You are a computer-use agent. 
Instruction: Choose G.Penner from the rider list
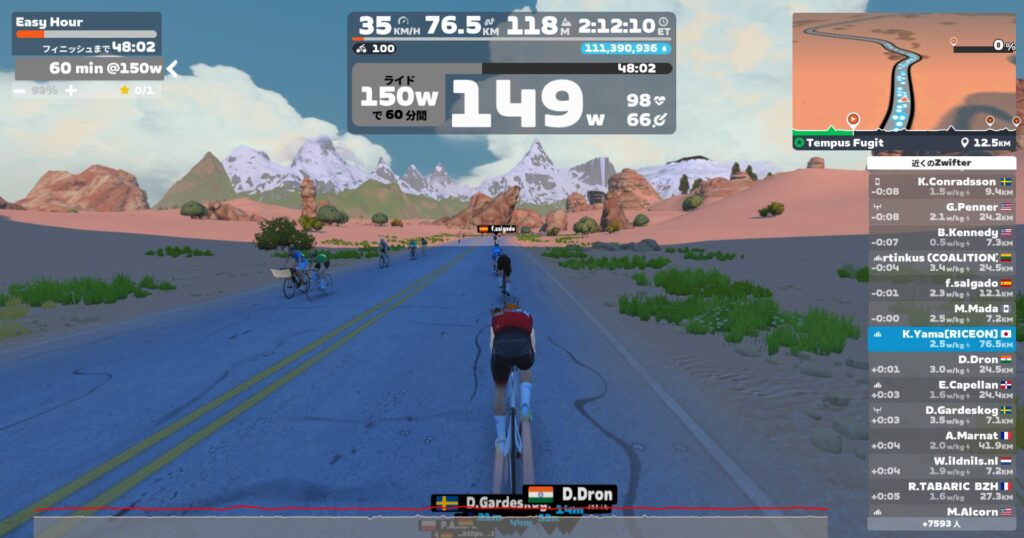941,211
